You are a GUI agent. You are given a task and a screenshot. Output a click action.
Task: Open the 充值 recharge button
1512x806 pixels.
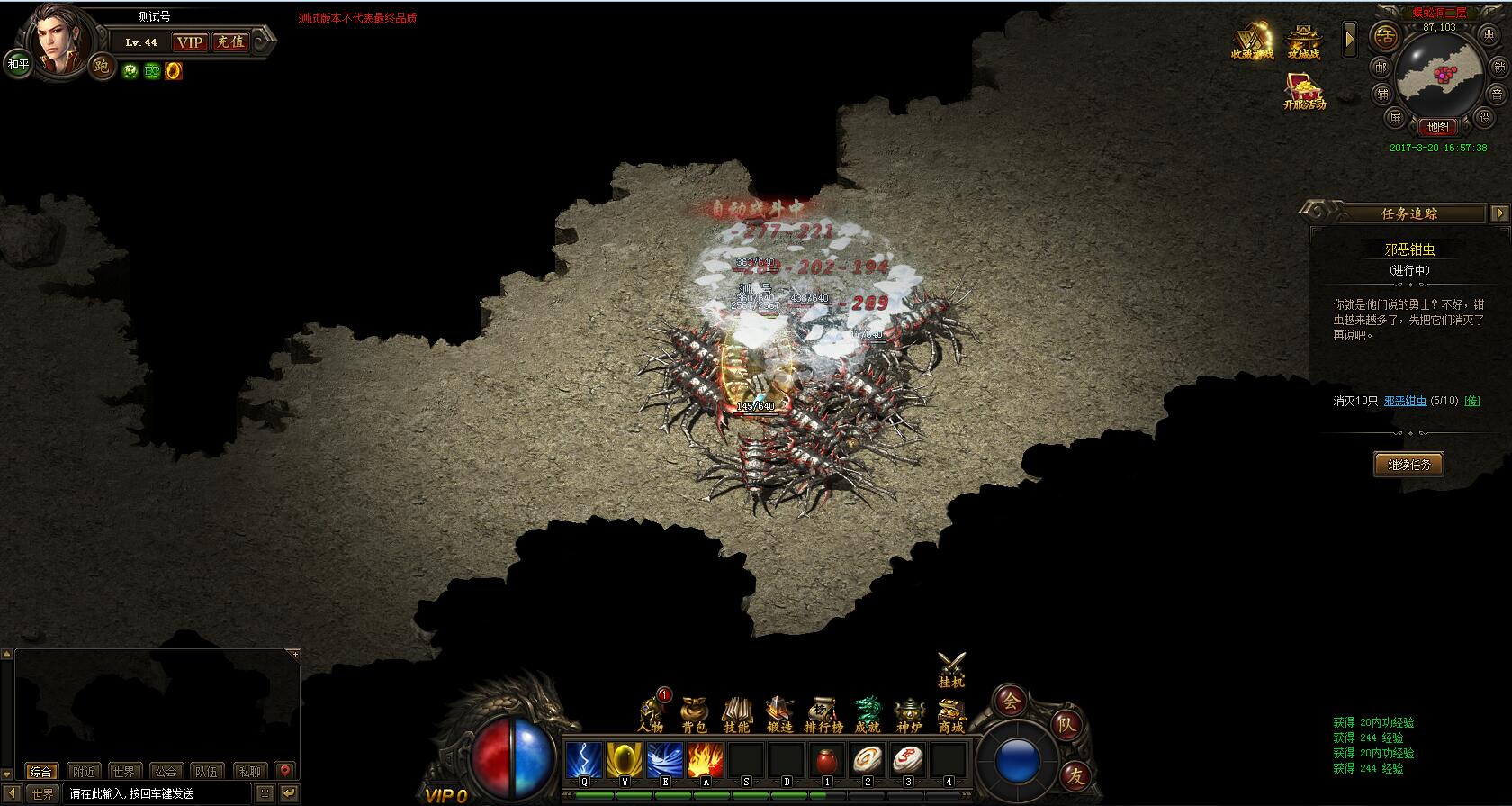click(229, 41)
